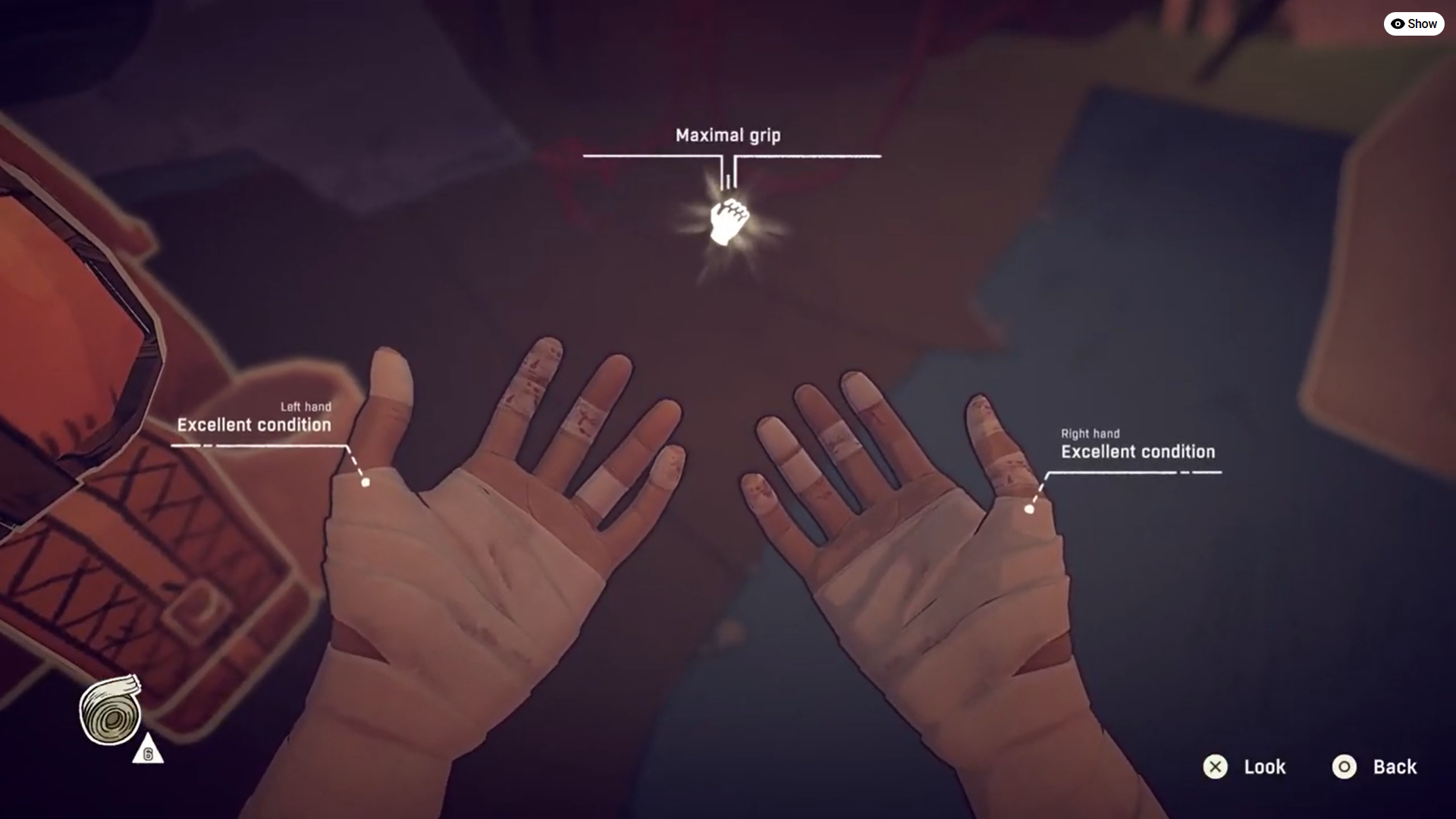Screen dimensions: 1456x819
Task: Toggle visibility of the left hand condition callout
Action: click(254, 425)
